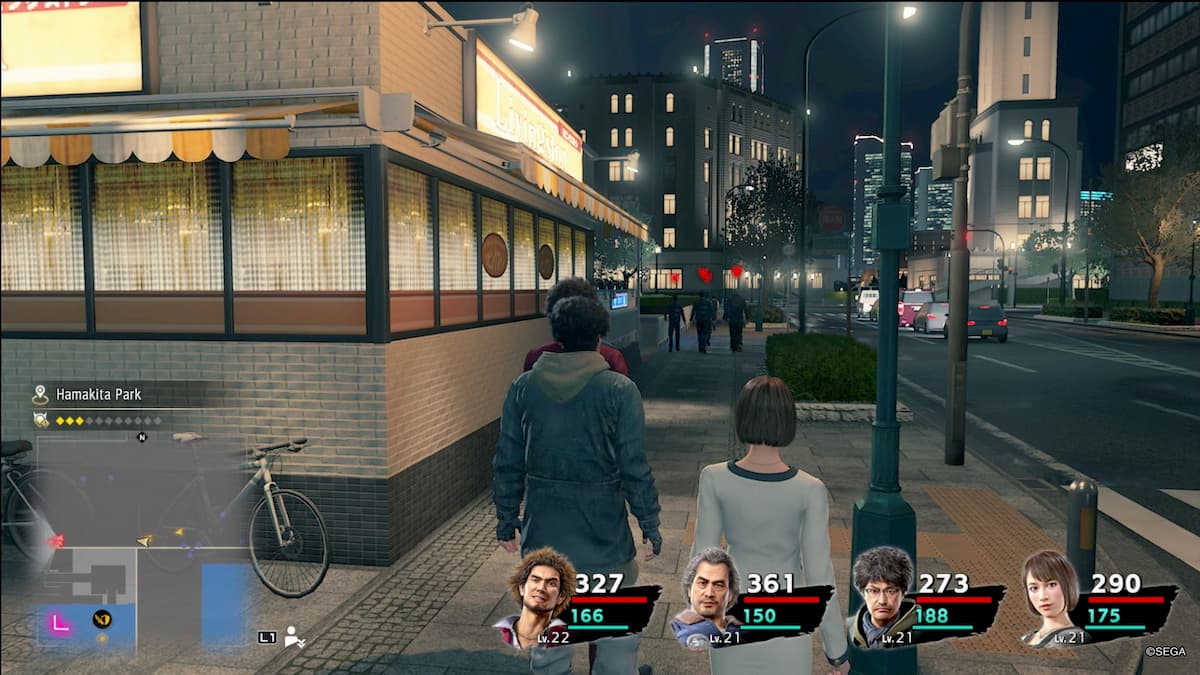This screenshot has height=675, width=1200.
Task: Select the glasses-wearing party member portrait
Action: point(882,598)
